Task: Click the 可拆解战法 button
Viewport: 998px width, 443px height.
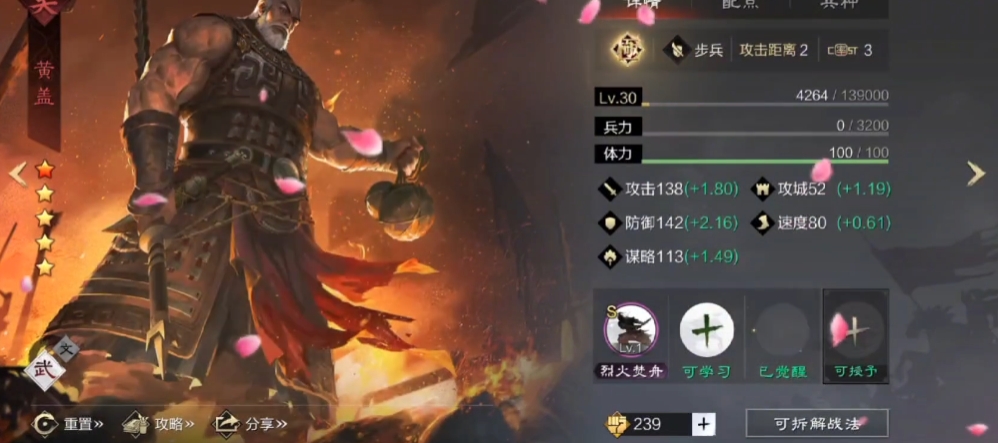Action: [817, 424]
